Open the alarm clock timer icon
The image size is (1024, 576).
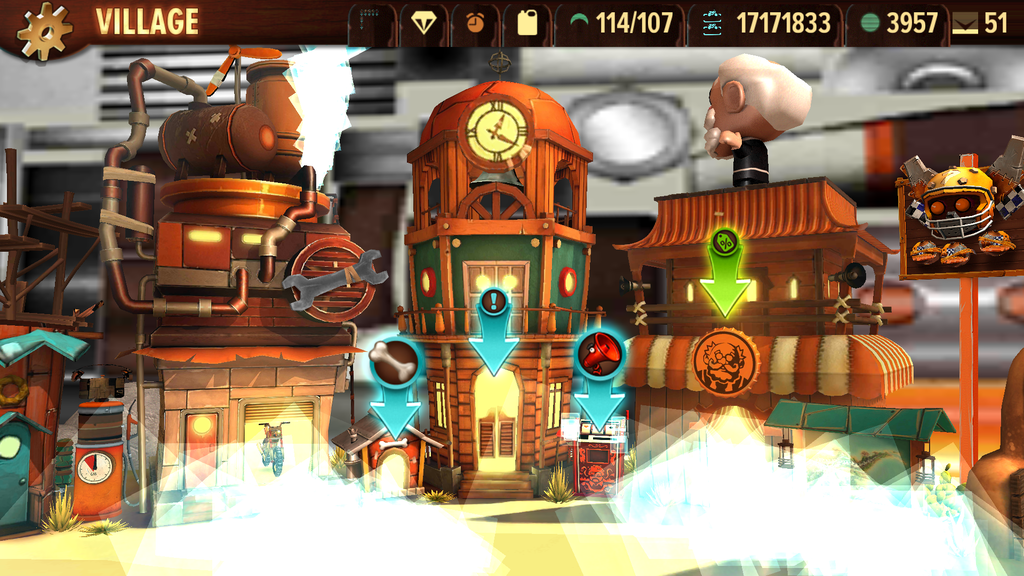tap(475, 23)
